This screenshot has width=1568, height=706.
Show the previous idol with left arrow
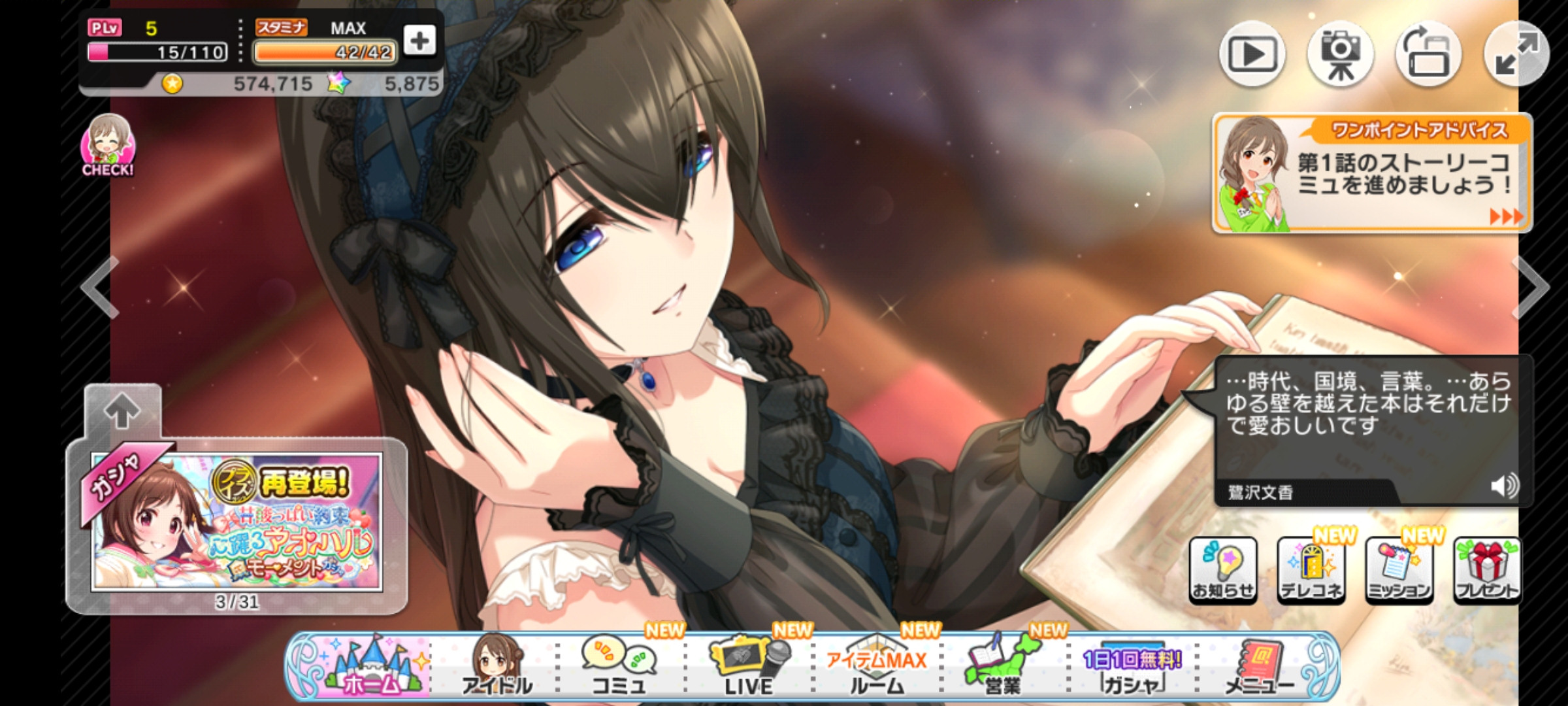point(100,288)
